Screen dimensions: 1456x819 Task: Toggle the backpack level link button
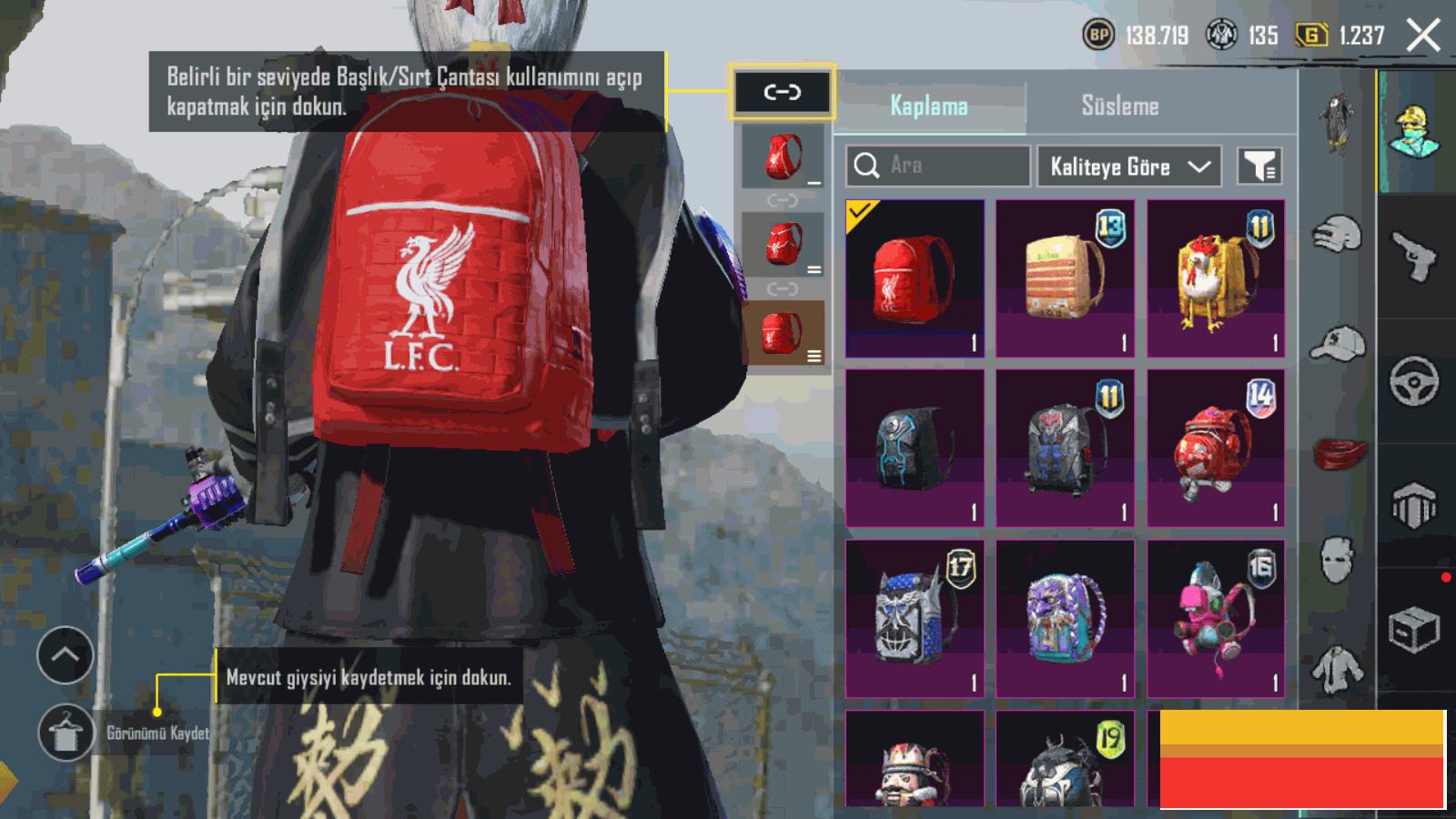(x=782, y=92)
